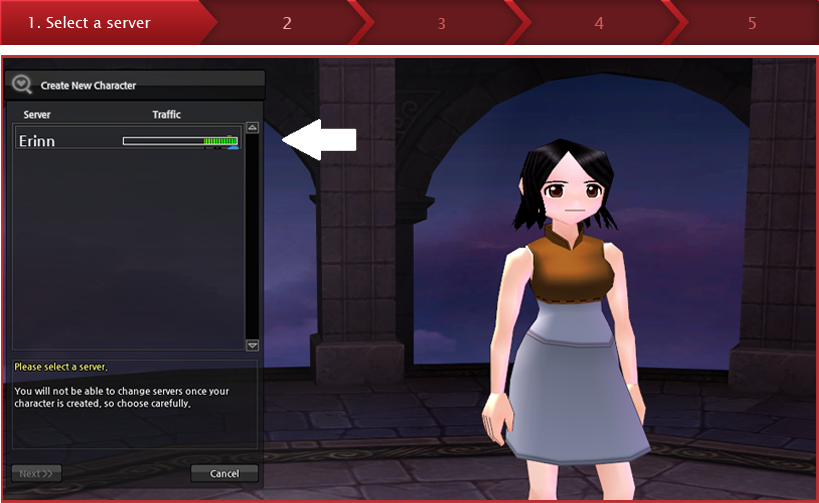Choose the '1. Select a server' step

tap(90, 22)
